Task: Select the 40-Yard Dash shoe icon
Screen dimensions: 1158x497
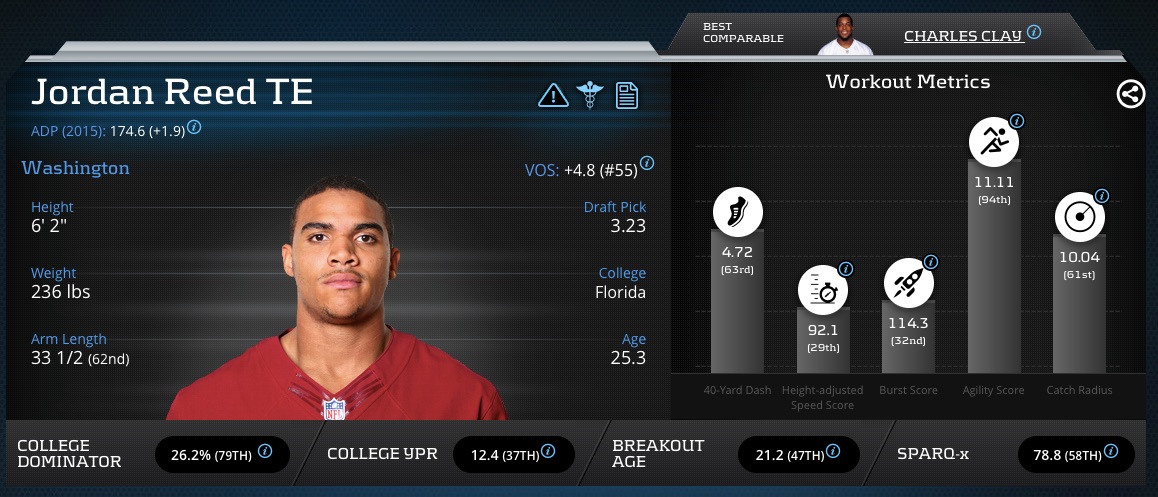Action: click(737, 213)
